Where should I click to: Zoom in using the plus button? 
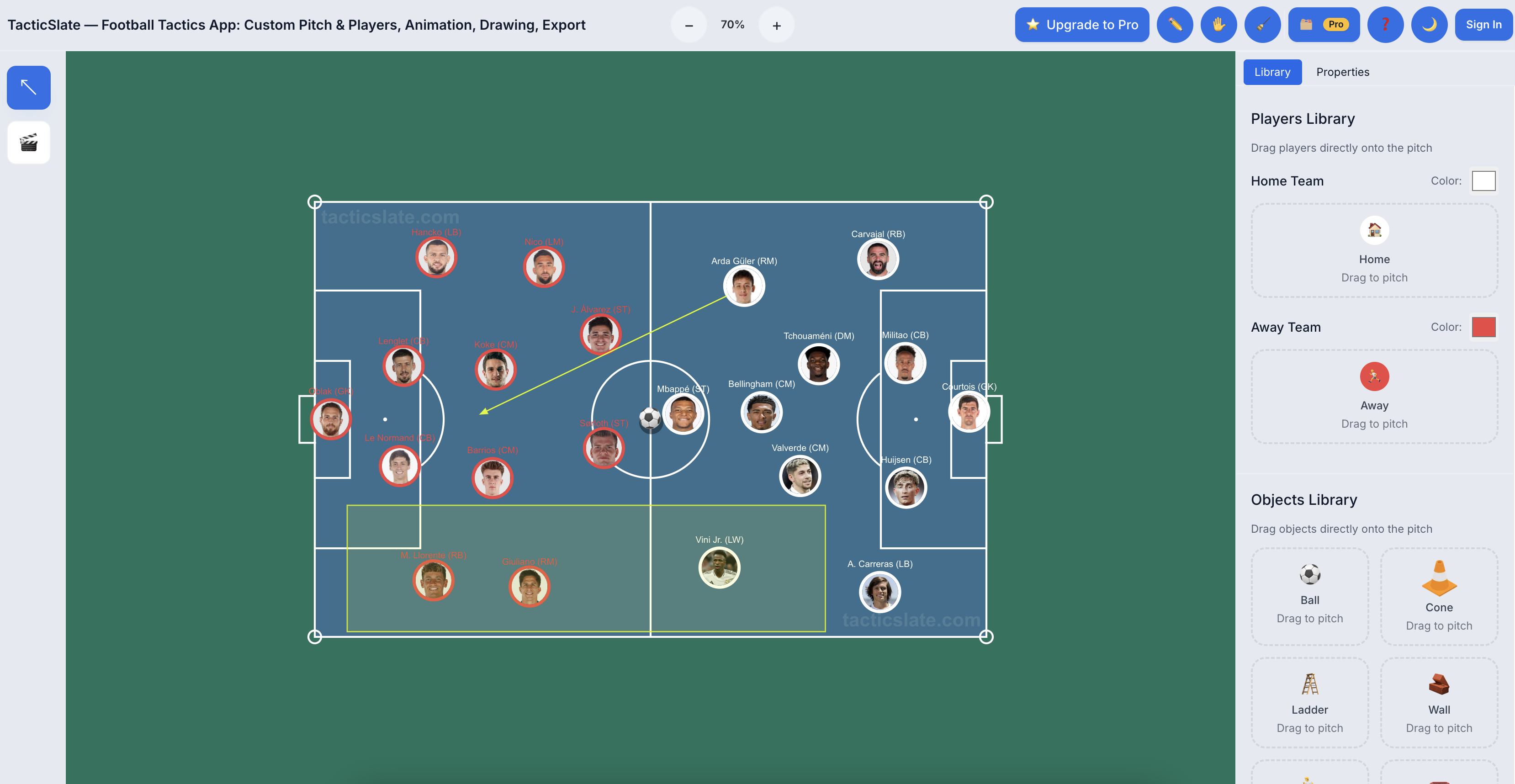[776, 24]
